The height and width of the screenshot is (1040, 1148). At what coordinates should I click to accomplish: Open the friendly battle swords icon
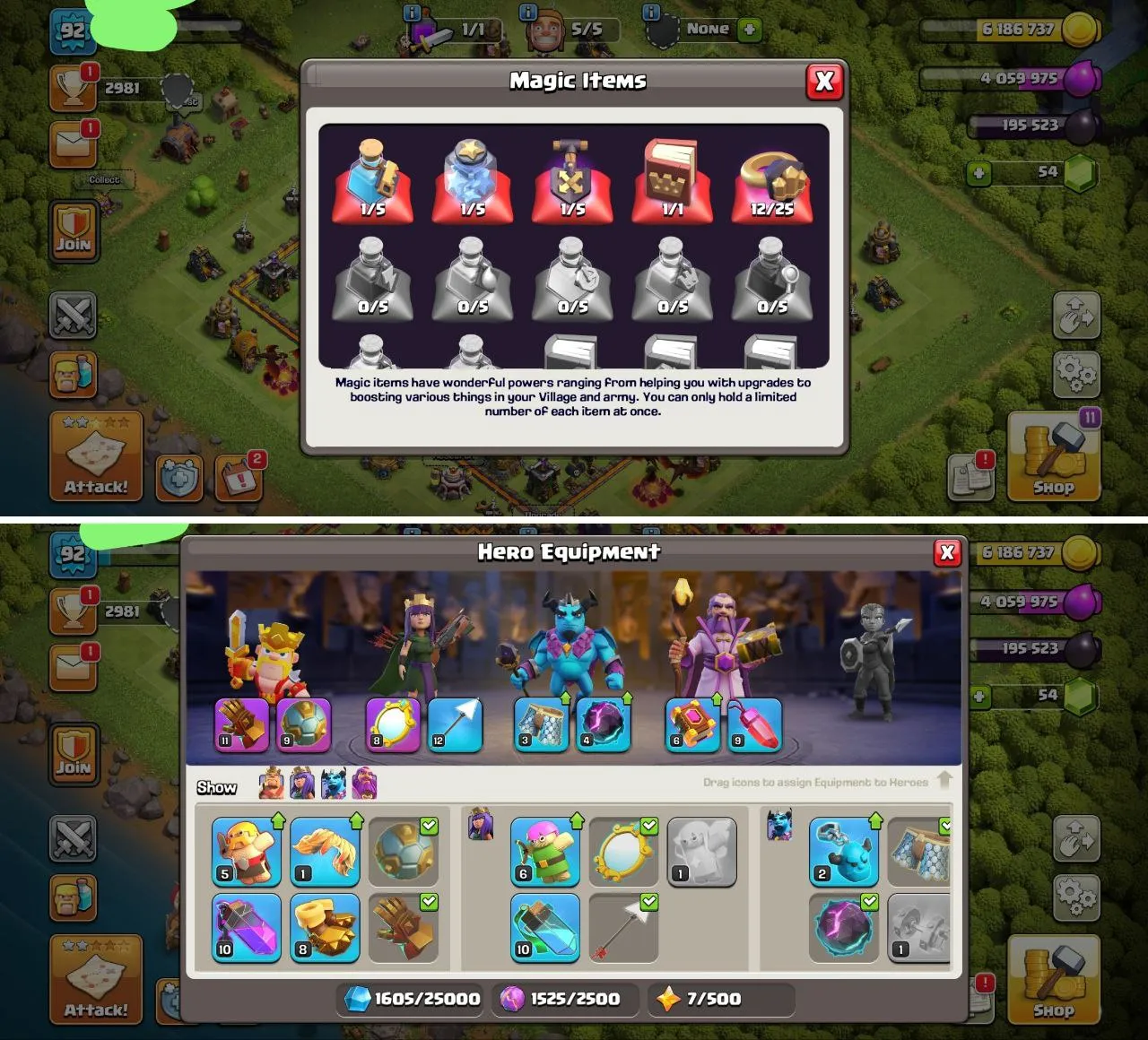coord(74,316)
